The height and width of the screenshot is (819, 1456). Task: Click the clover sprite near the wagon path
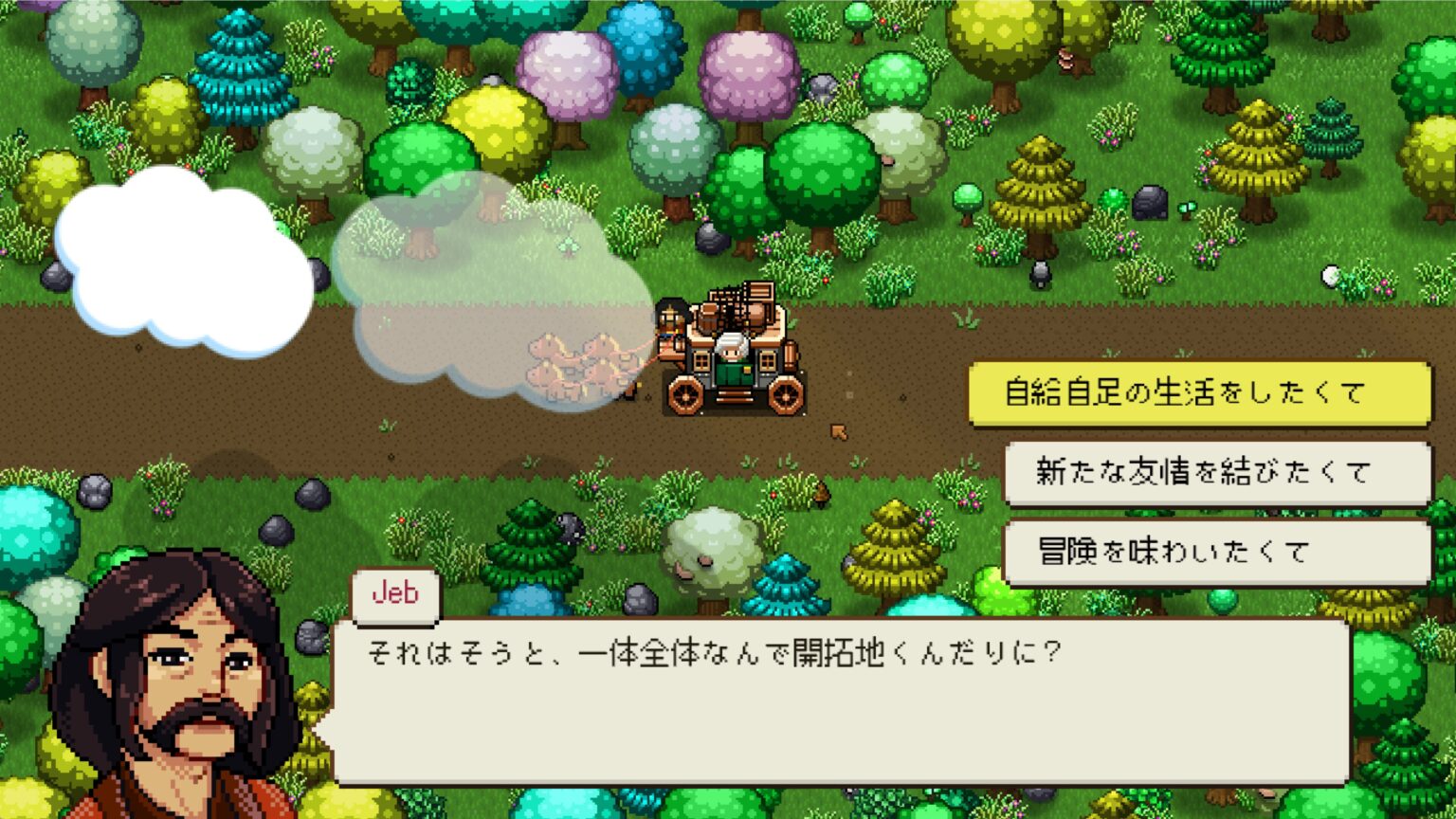click(x=570, y=246)
